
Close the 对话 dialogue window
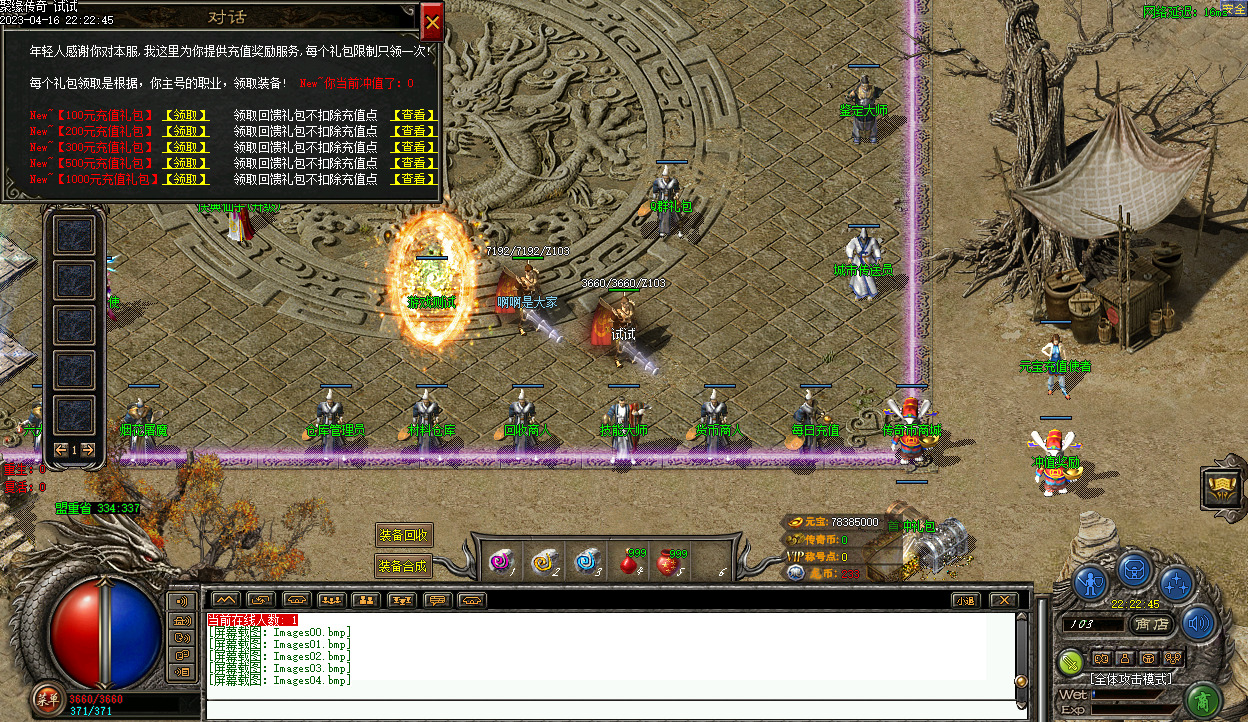coord(432,20)
